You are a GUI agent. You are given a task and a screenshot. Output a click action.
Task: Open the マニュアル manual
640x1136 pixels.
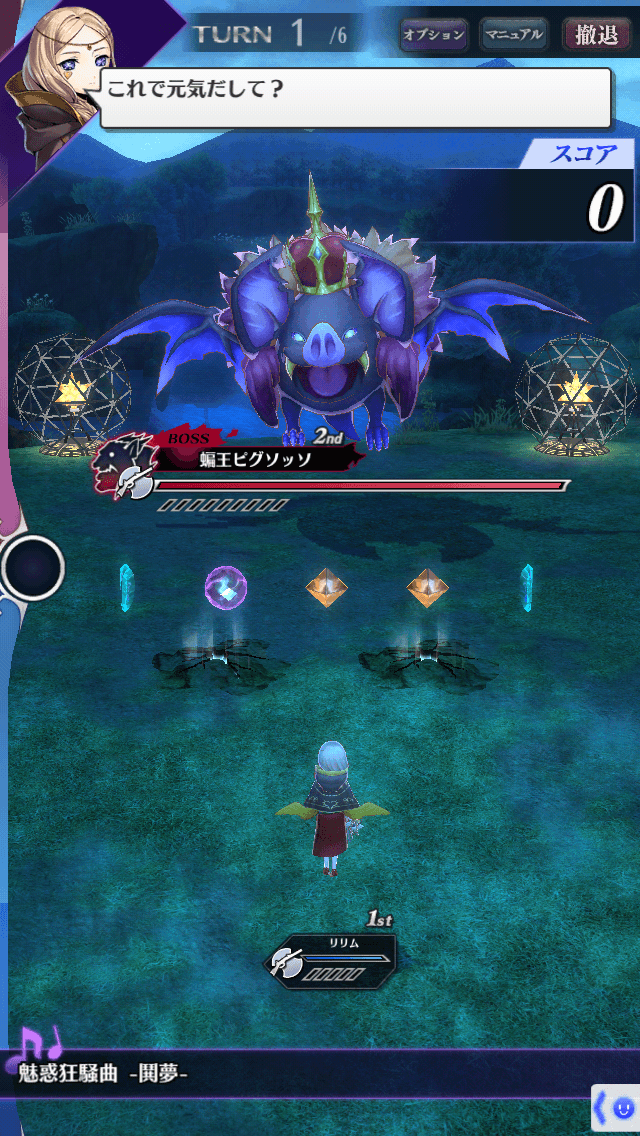pos(514,36)
